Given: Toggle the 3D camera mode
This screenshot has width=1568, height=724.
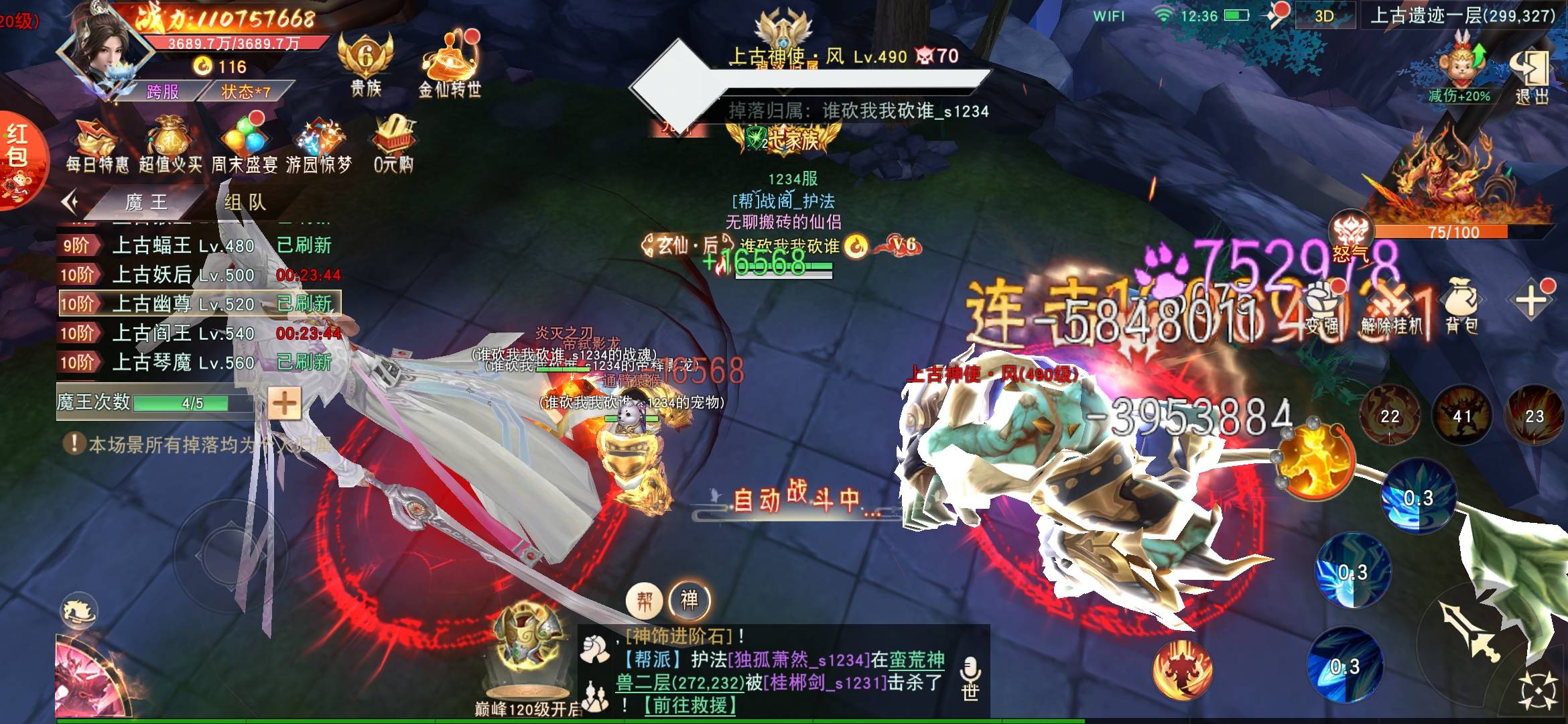Looking at the screenshot, I should tap(1324, 16).
